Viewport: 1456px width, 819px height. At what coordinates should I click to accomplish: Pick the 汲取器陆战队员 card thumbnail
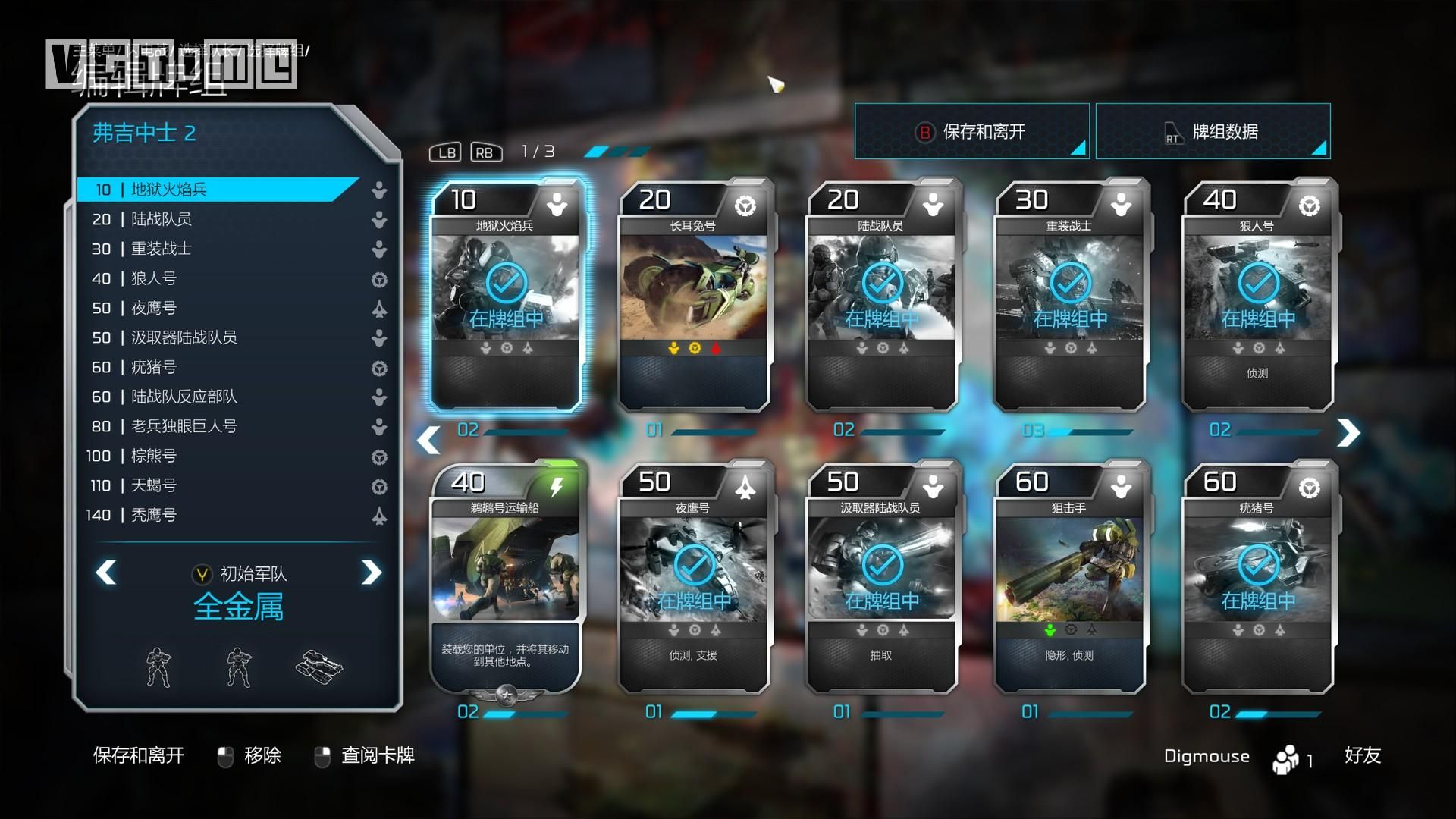pyautogui.click(x=881, y=578)
